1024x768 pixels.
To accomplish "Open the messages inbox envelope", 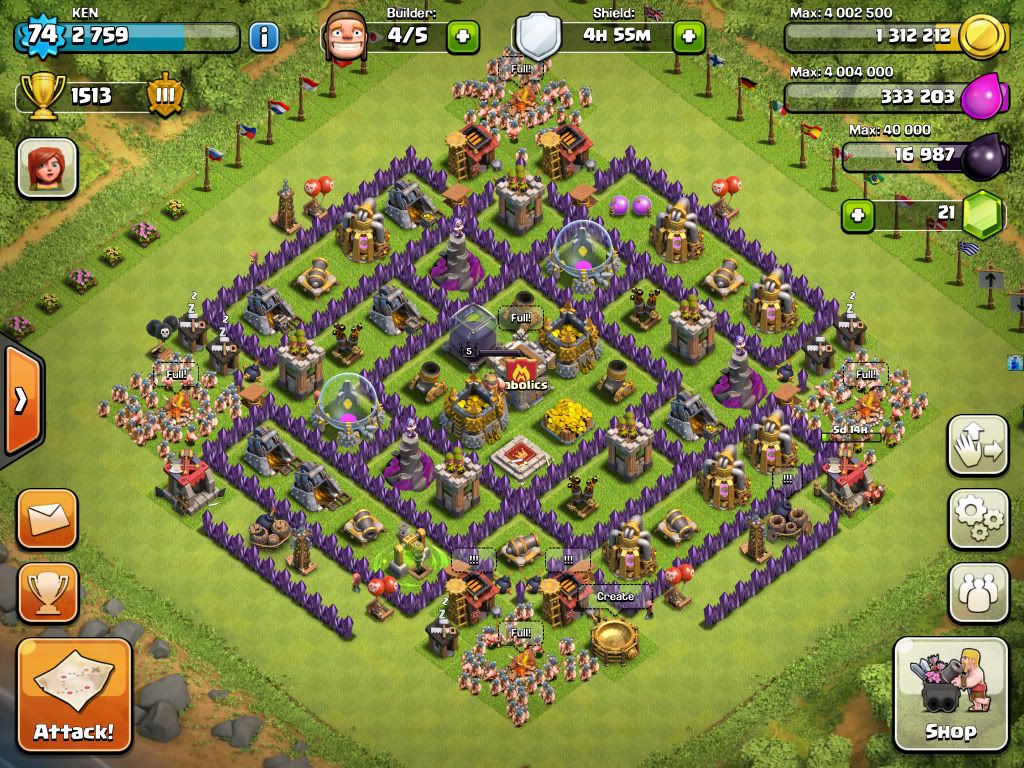I will (47, 519).
